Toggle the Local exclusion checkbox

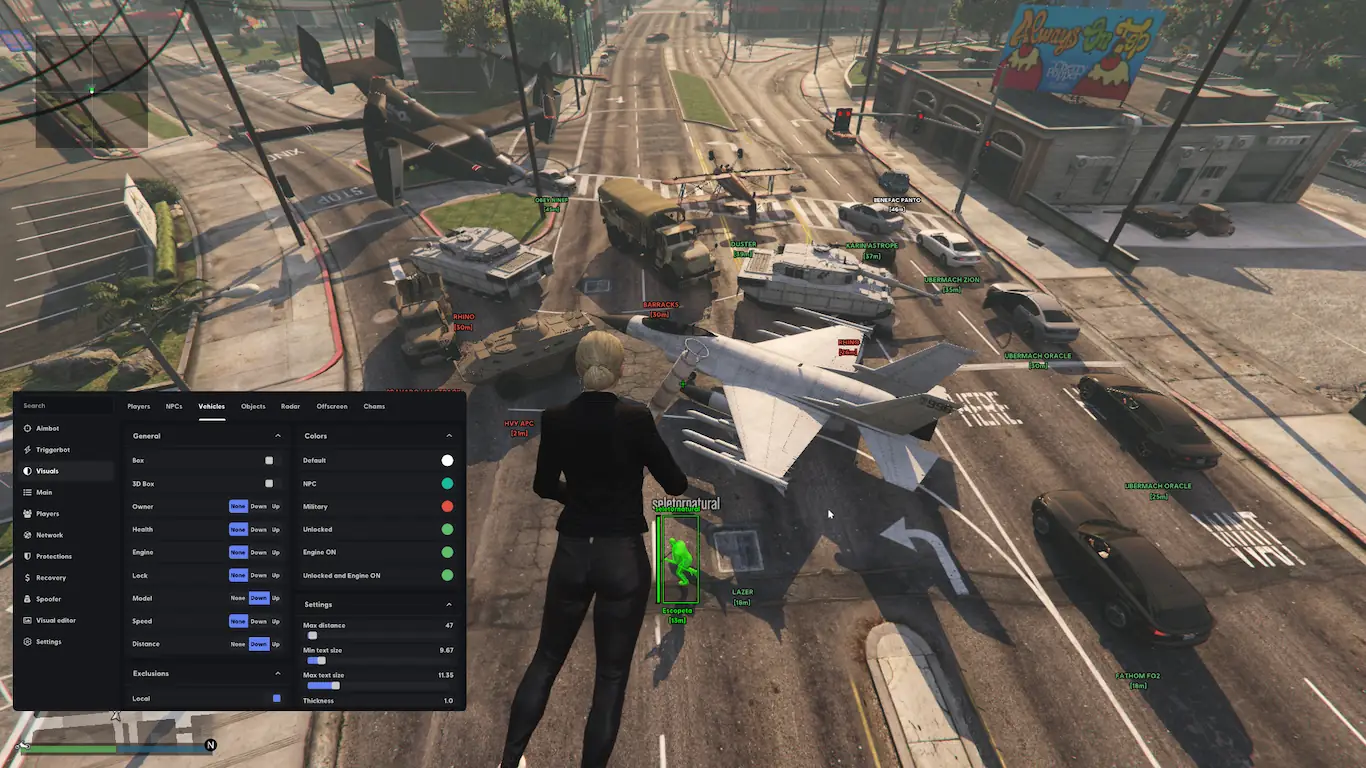pos(277,698)
